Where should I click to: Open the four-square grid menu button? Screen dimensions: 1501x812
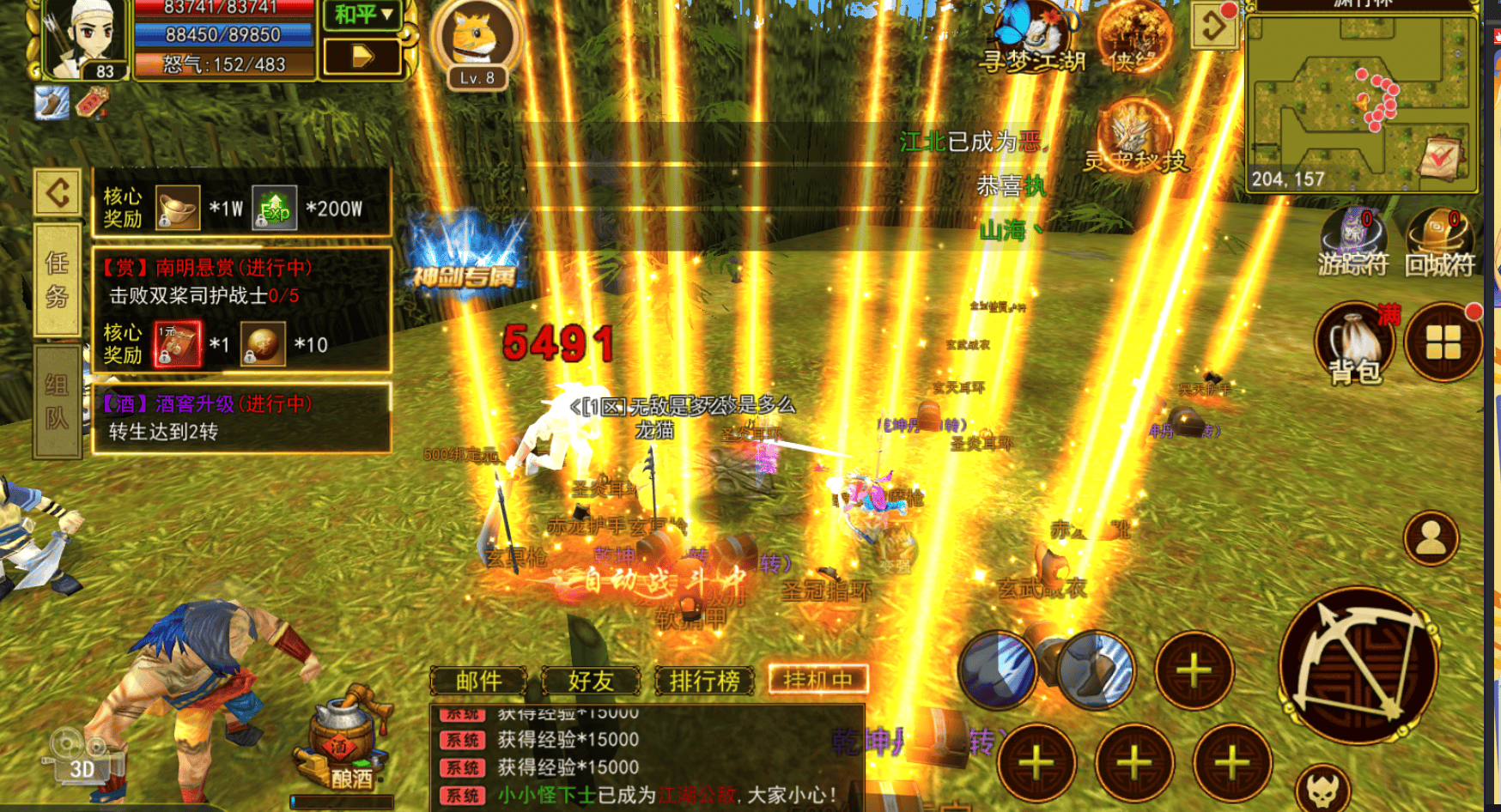[x=1443, y=342]
